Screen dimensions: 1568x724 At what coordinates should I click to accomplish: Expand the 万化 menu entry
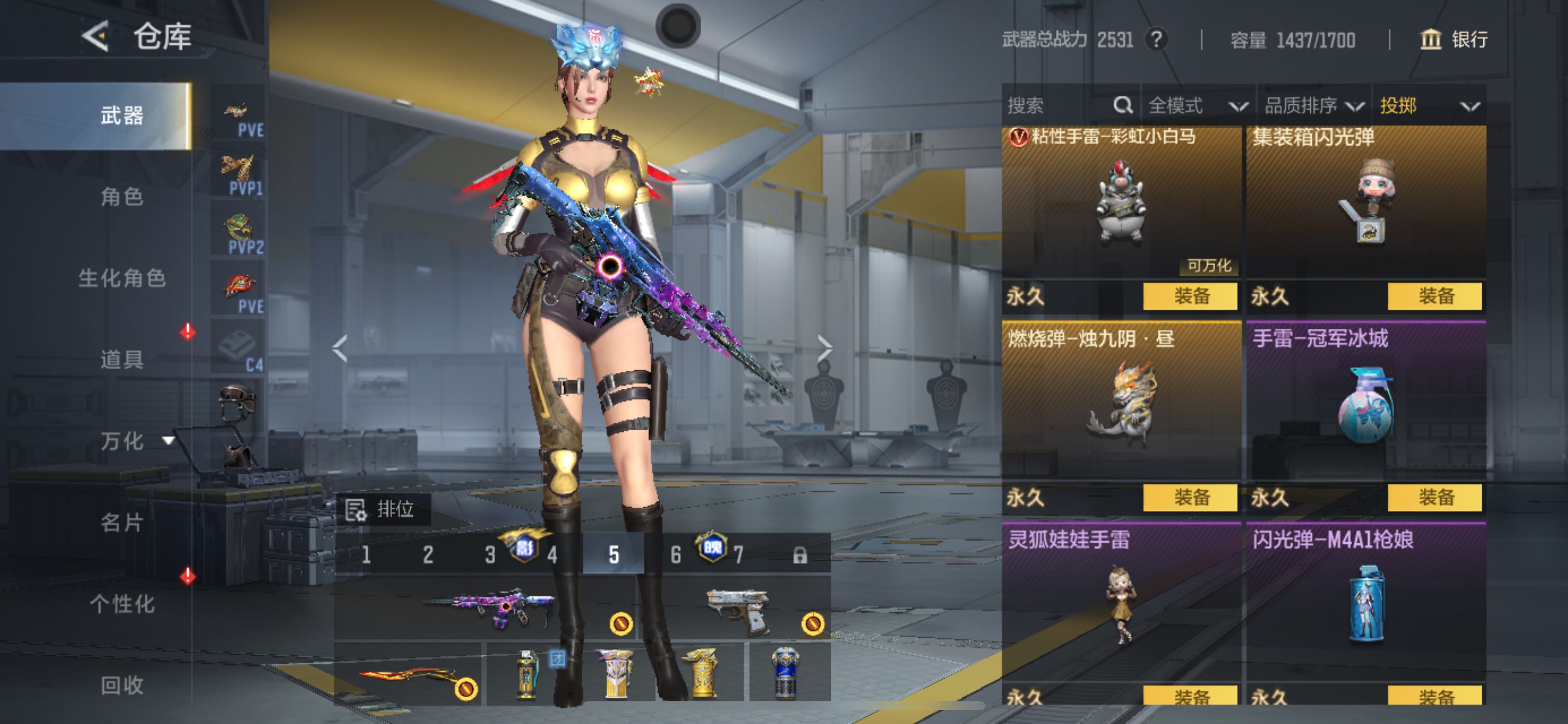(135, 441)
